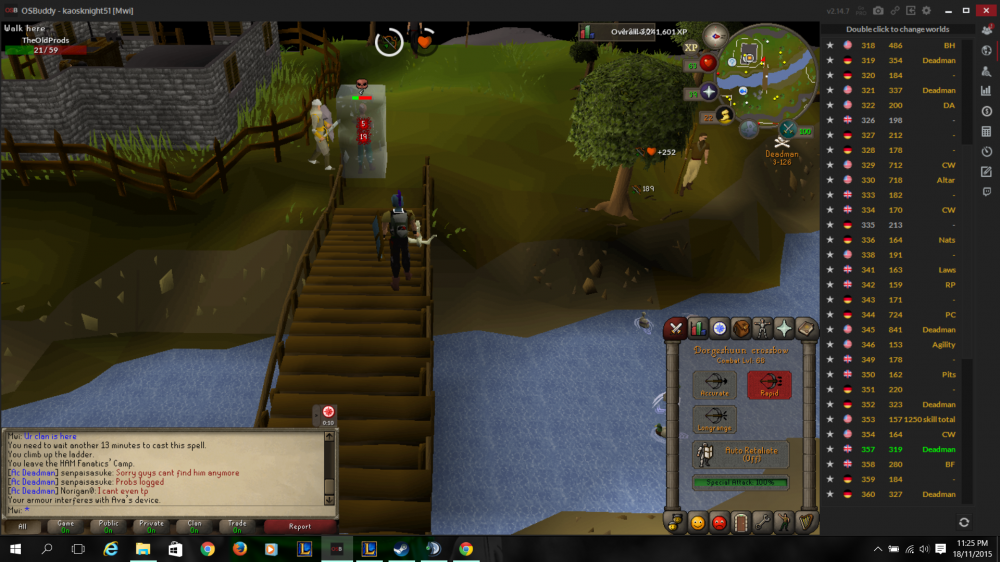1000x562 pixels.
Task: Open the Prayer star tab
Action: coord(785,328)
